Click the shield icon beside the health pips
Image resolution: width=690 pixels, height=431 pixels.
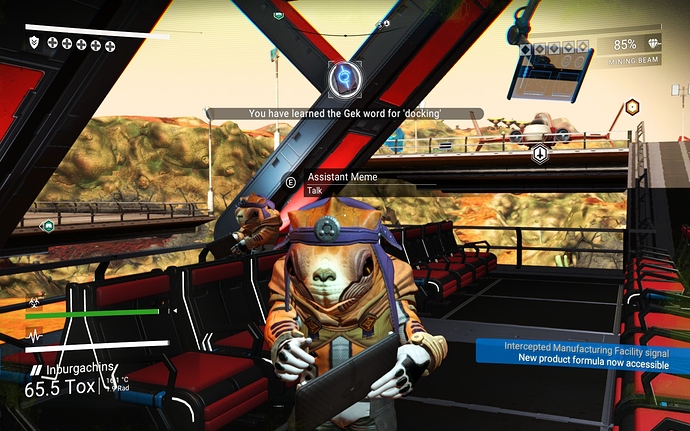[35, 43]
